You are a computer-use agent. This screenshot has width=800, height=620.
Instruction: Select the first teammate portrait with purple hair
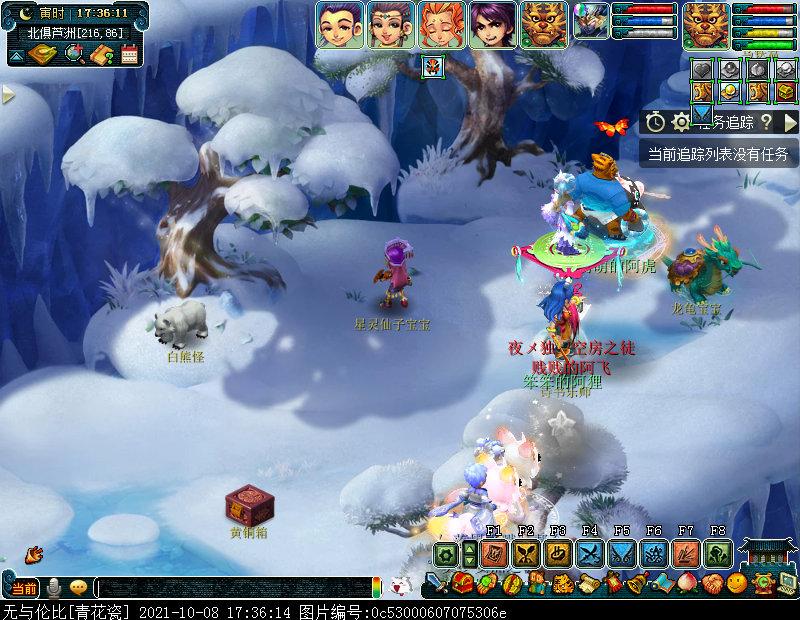(x=340, y=24)
